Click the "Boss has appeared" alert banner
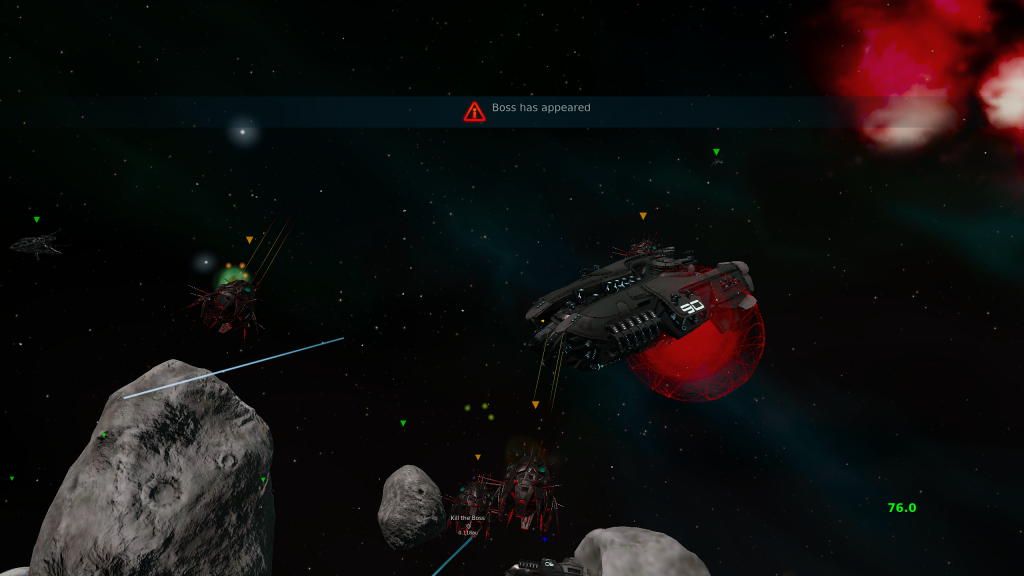The image size is (1024, 576). [x=541, y=108]
